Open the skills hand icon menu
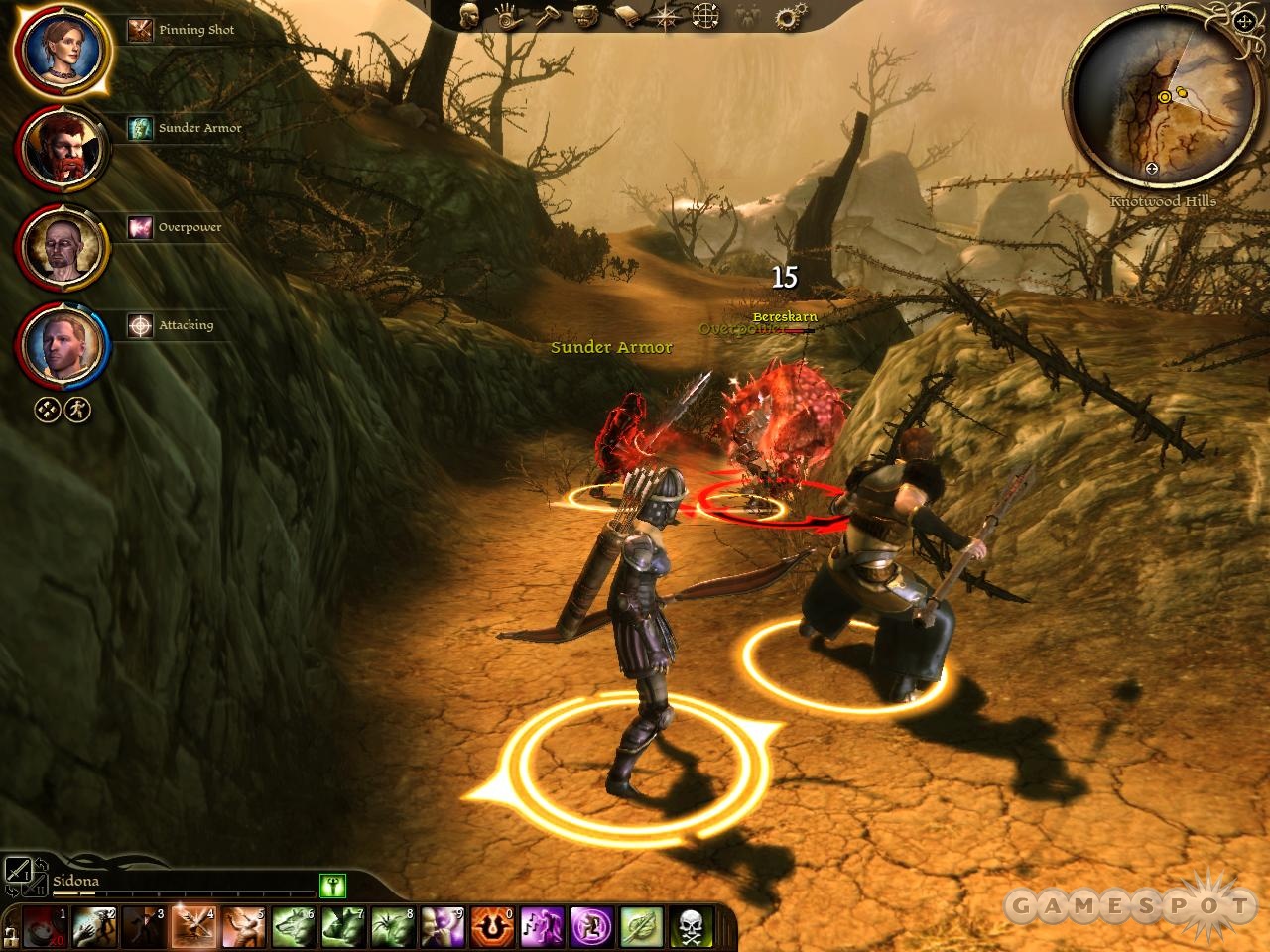 point(508,16)
